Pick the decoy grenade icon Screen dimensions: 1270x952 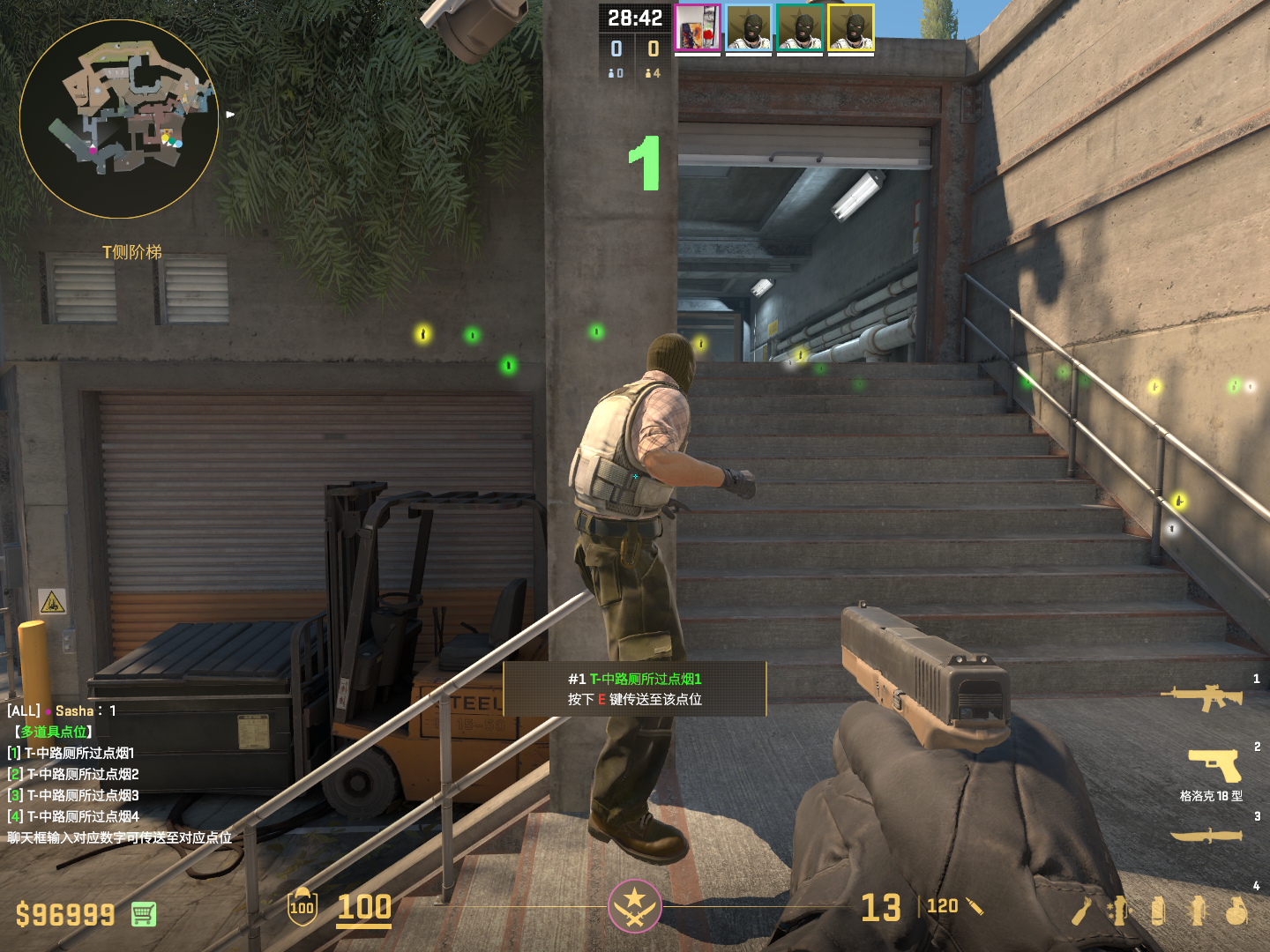(x=1118, y=911)
